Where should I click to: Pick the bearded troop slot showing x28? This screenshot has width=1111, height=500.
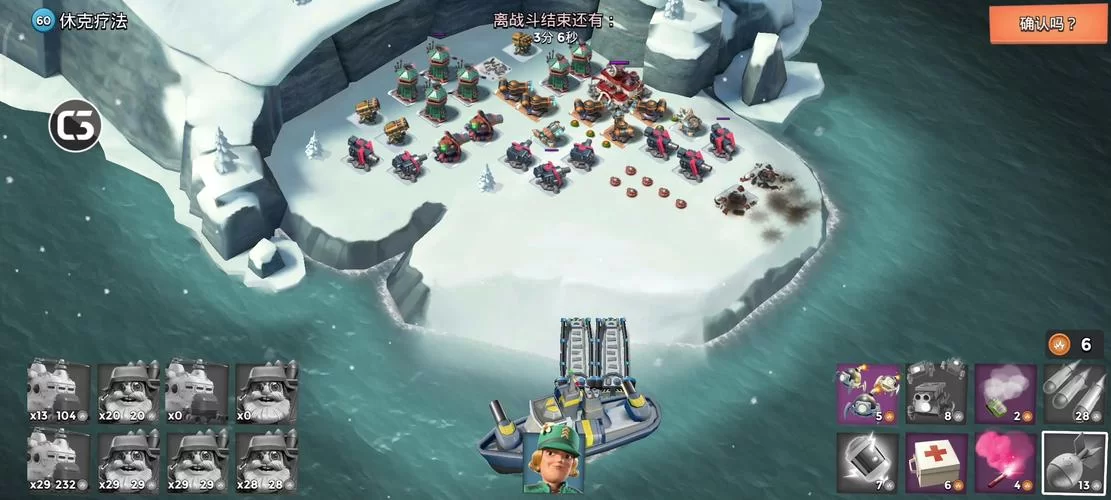click(266, 461)
